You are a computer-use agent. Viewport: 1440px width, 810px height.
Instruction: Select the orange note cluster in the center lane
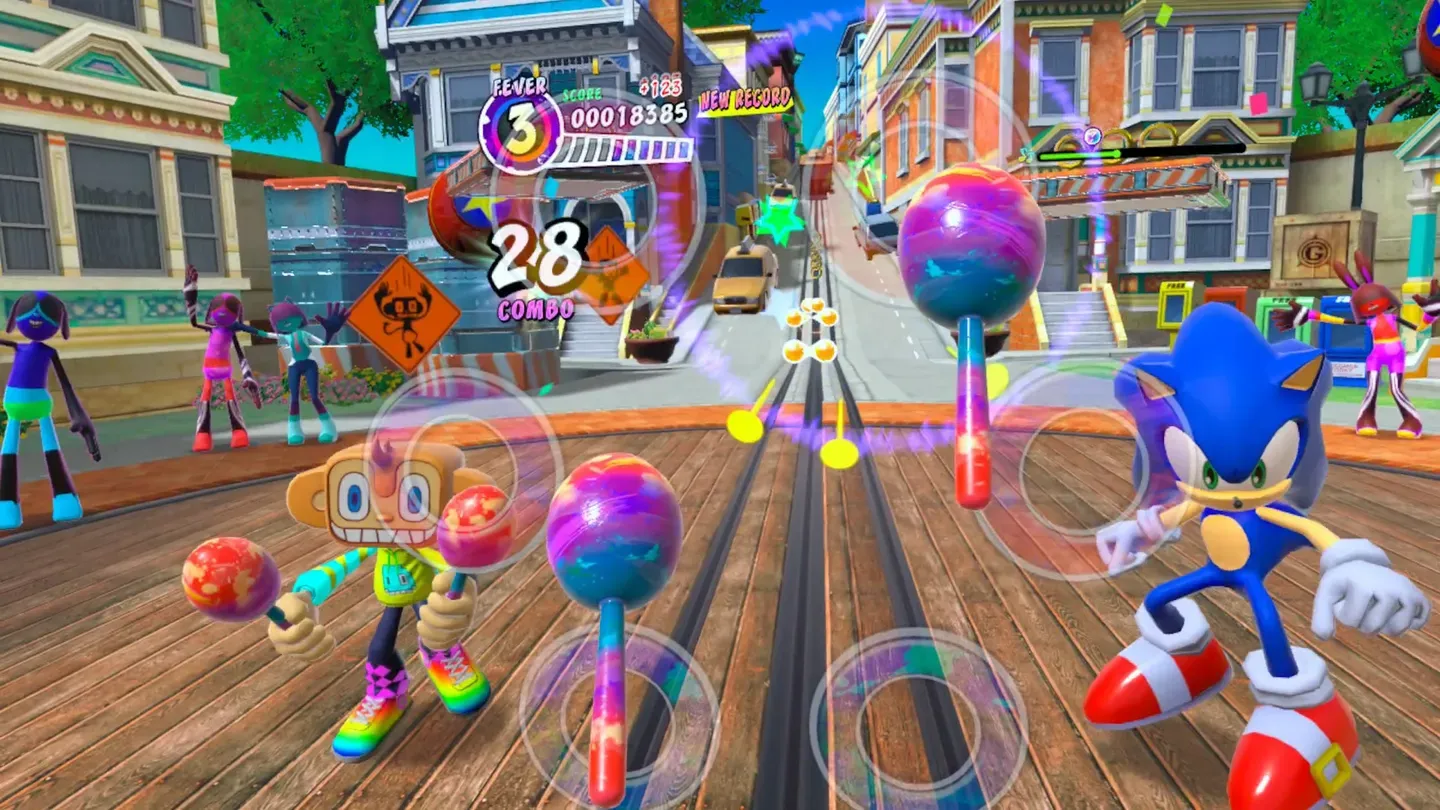(x=815, y=330)
